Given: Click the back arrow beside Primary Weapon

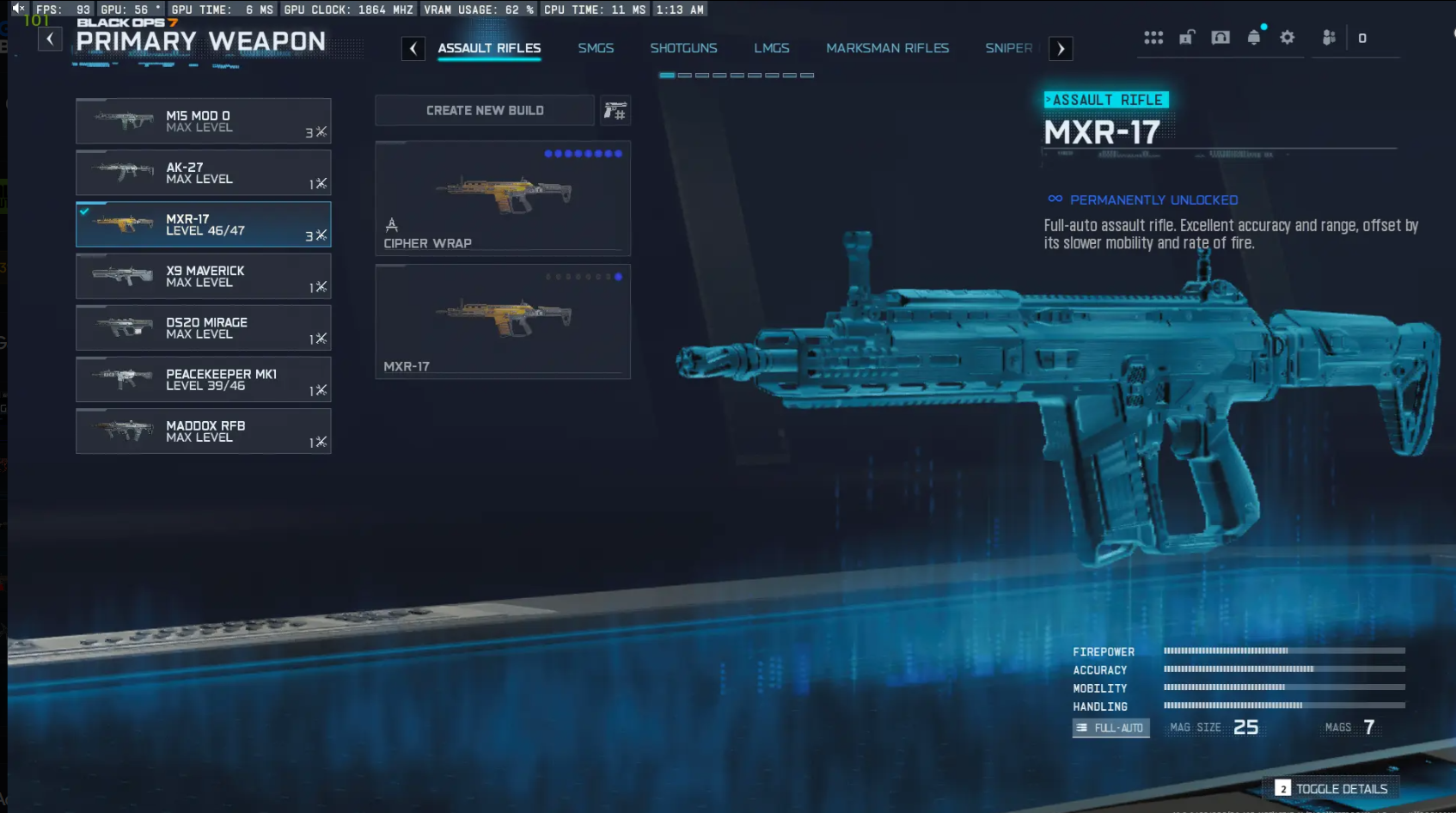Looking at the screenshot, I should point(50,39).
